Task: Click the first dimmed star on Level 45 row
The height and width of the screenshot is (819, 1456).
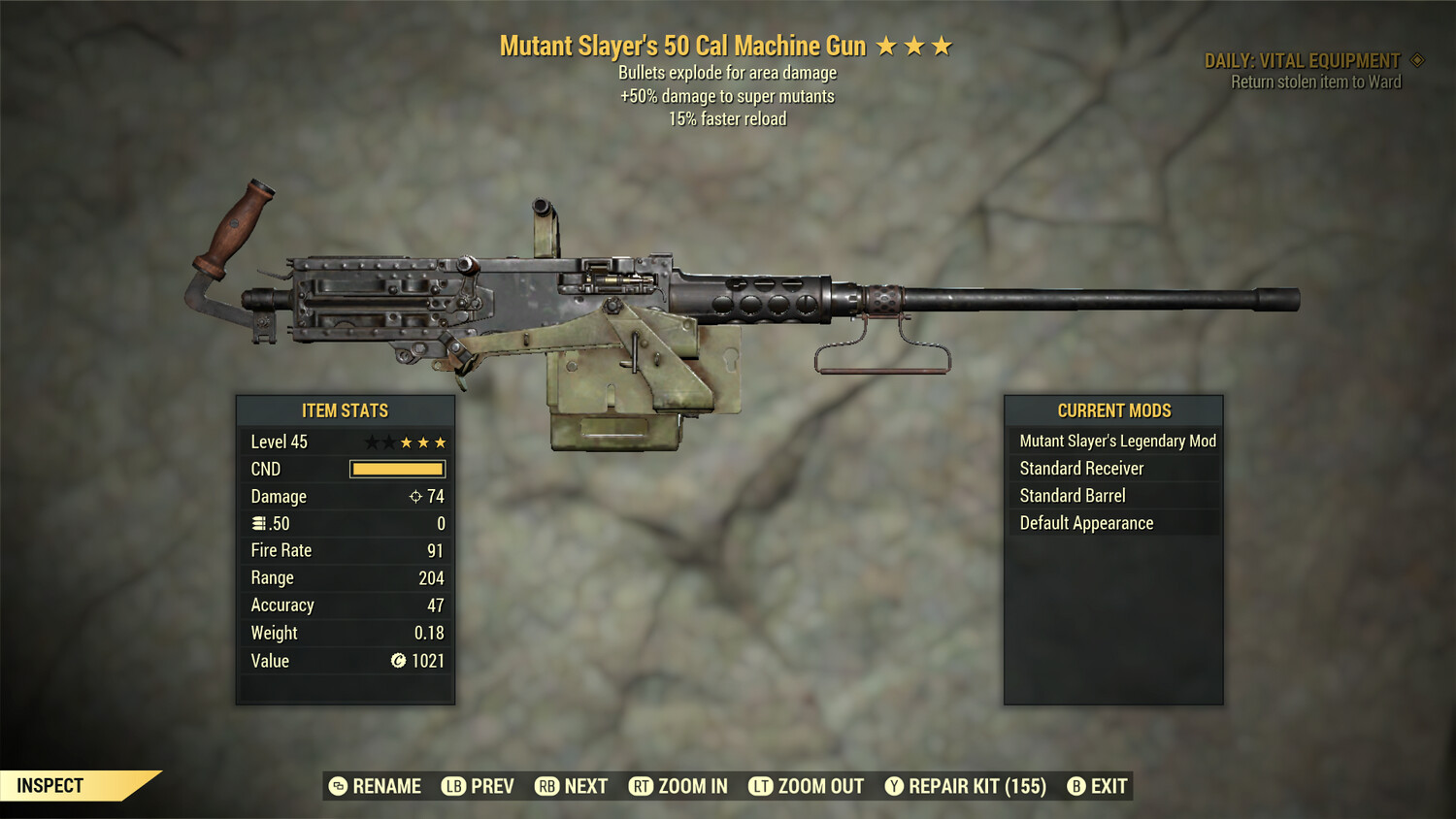Action: coord(372,442)
